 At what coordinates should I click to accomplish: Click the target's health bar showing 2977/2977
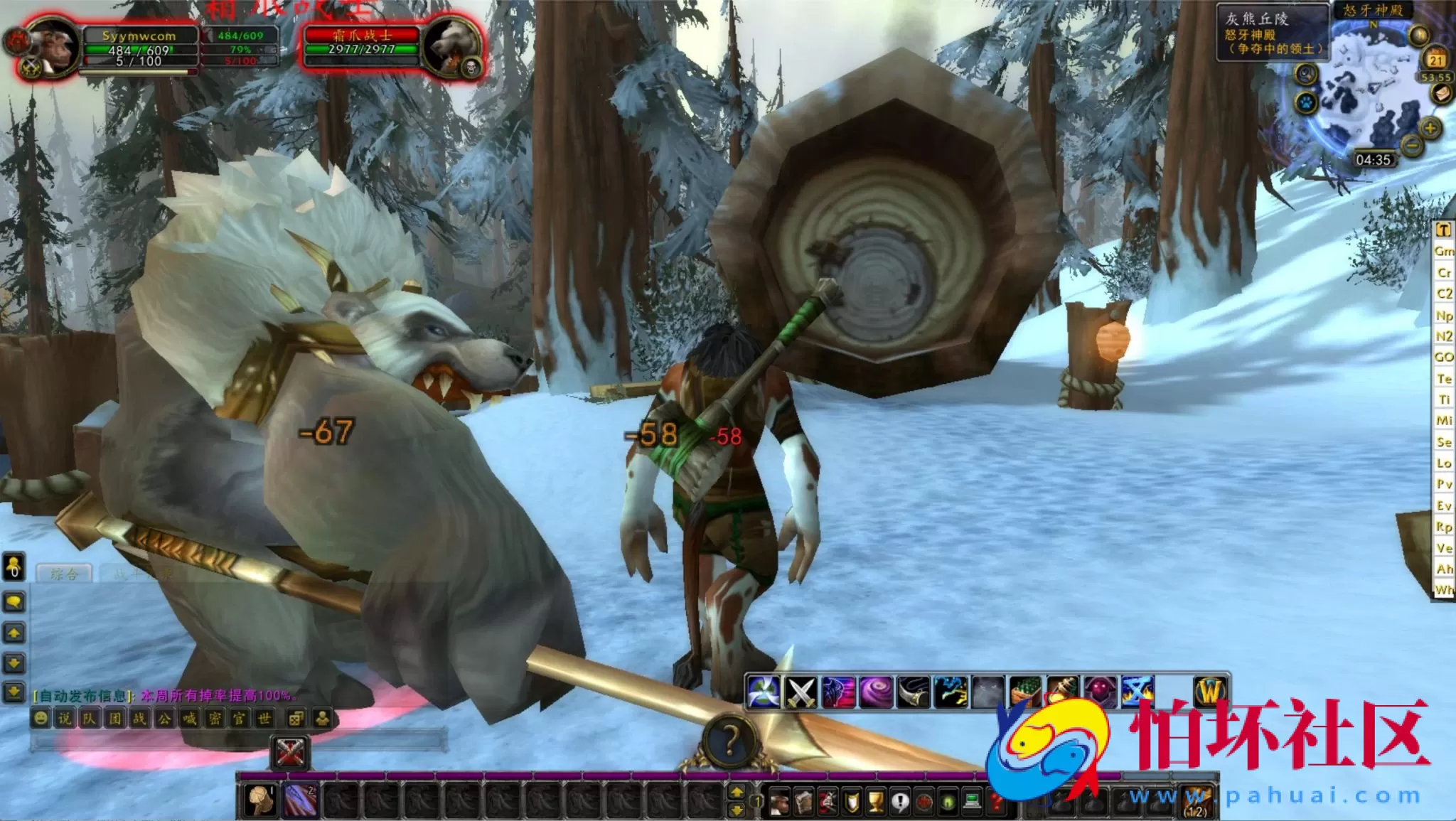363,48
